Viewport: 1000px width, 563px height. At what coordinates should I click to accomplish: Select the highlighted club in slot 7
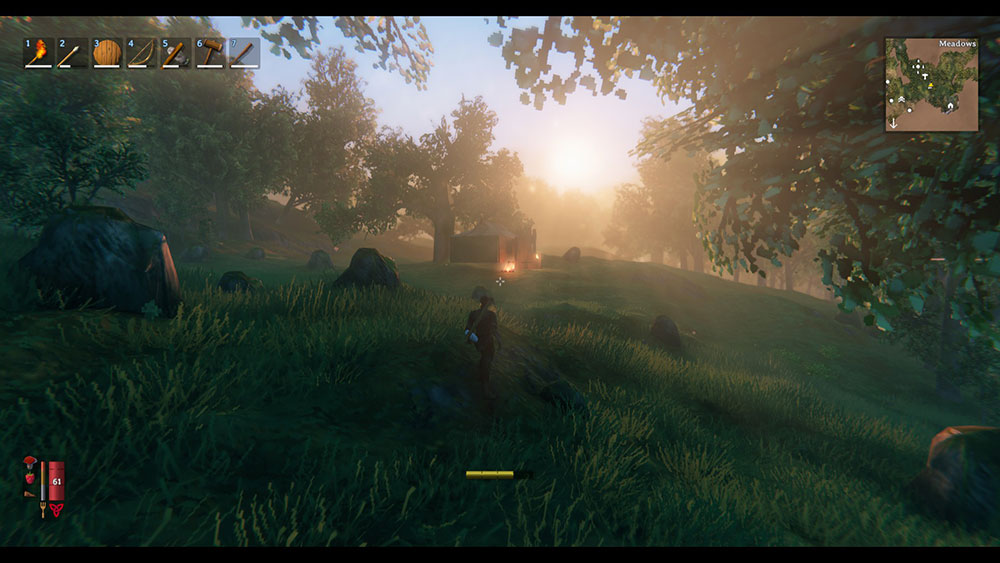[x=244, y=52]
